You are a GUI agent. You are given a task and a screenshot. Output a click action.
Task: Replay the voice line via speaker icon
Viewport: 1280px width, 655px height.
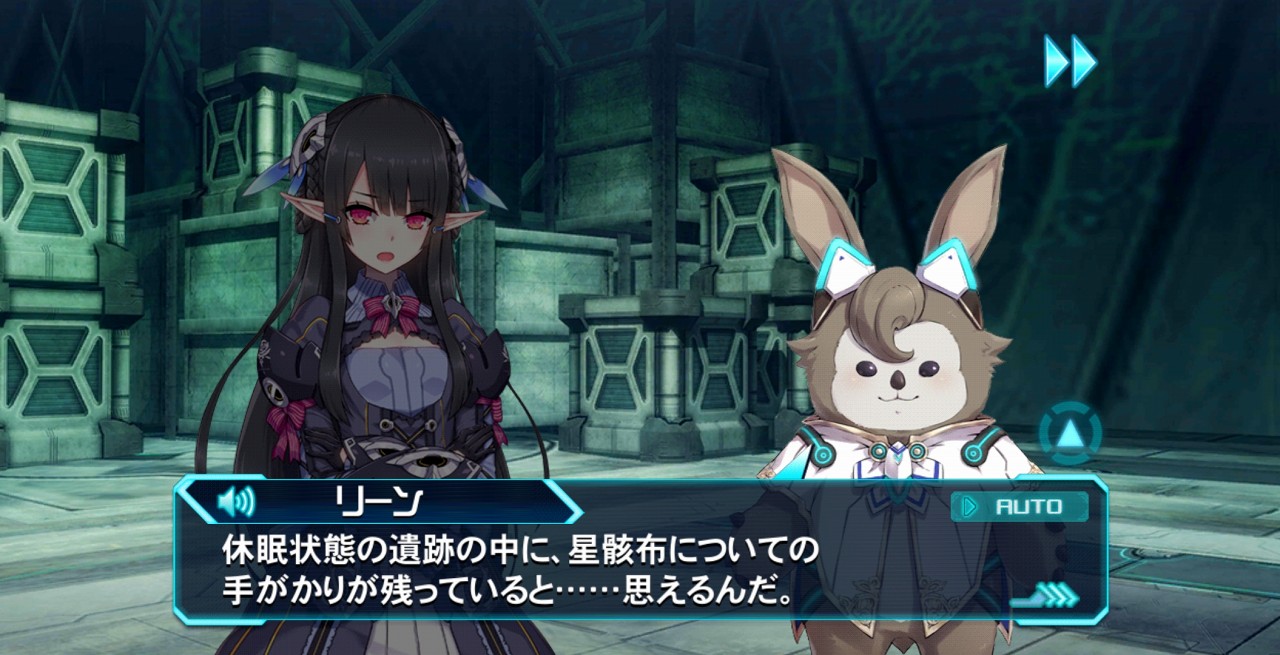click(236, 501)
